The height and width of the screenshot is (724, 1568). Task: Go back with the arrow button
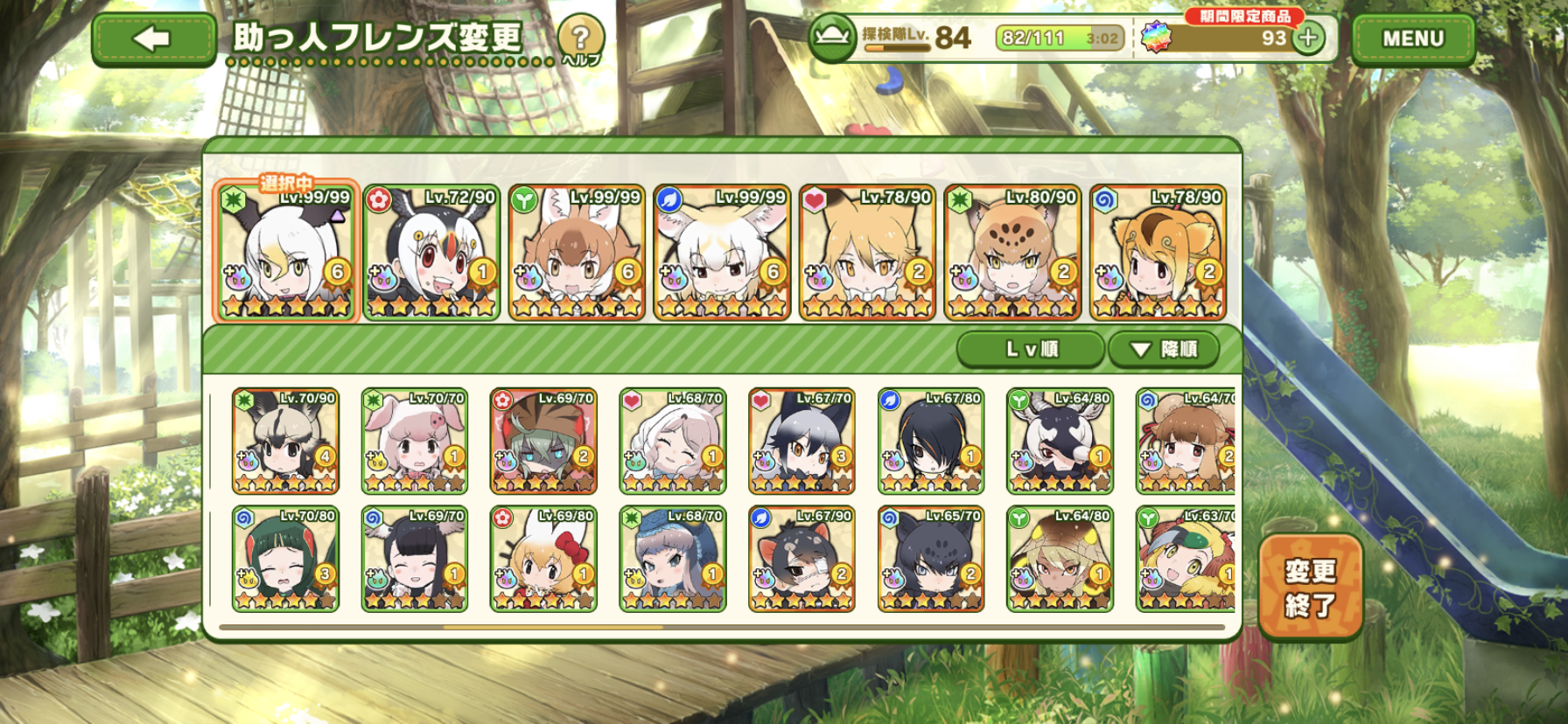(153, 39)
